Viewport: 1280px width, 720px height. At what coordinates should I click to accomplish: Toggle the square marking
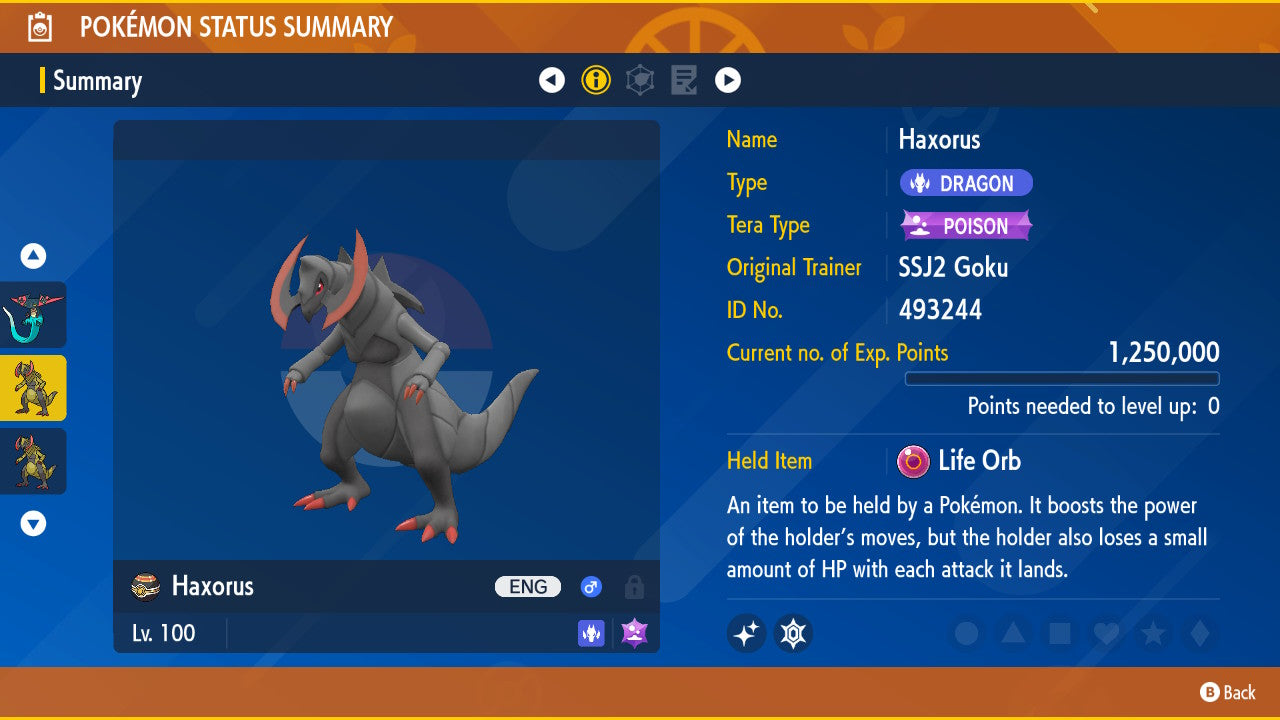coord(1059,633)
